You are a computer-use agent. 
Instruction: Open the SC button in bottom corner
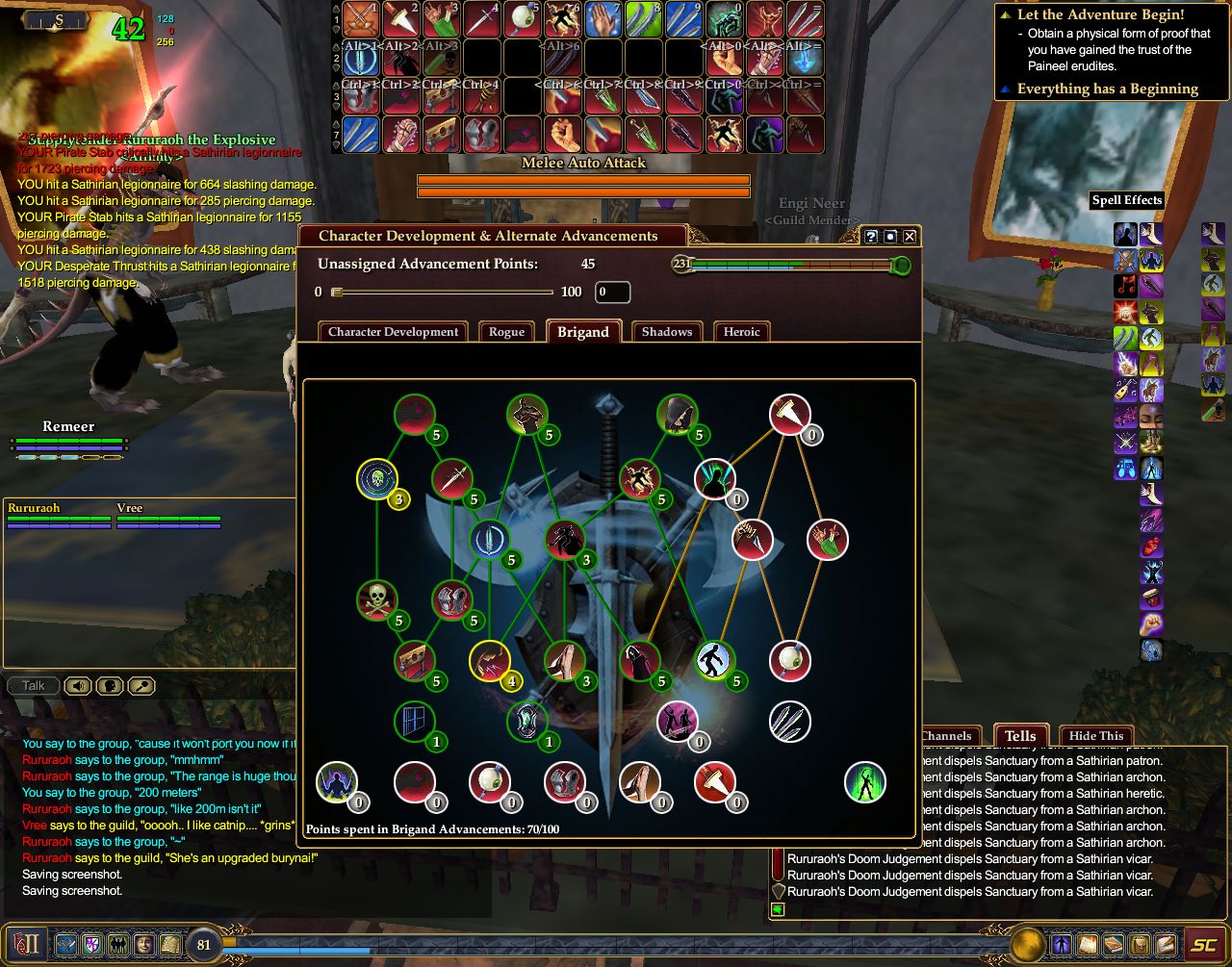tap(1203, 945)
